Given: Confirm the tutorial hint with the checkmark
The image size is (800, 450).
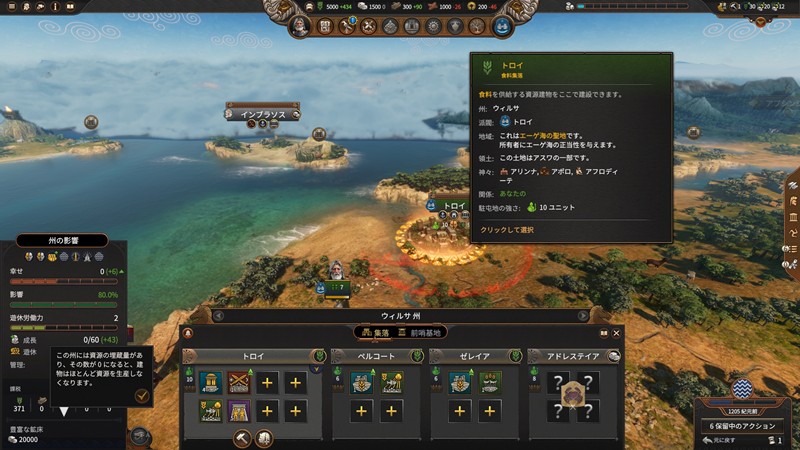Looking at the screenshot, I should pyautogui.click(x=142, y=397).
